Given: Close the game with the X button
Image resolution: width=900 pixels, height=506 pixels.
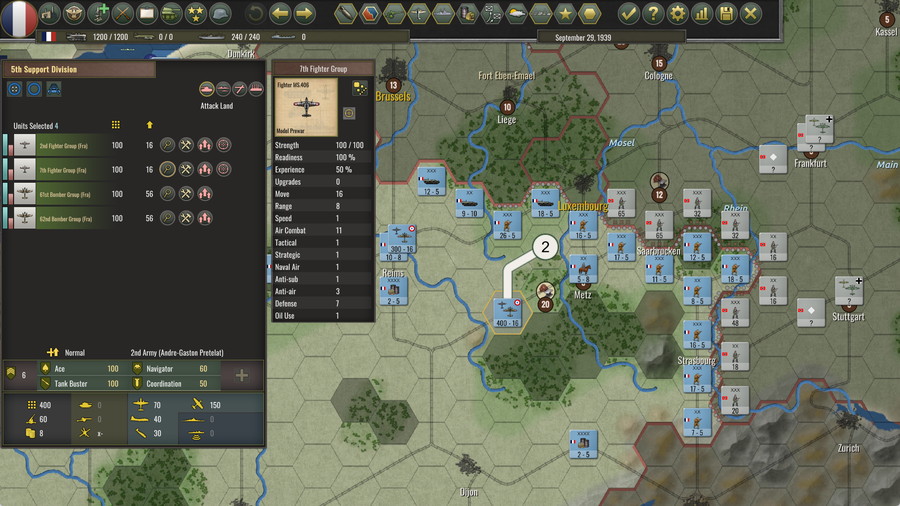Looking at the screenshot, I should coord(750,14).
